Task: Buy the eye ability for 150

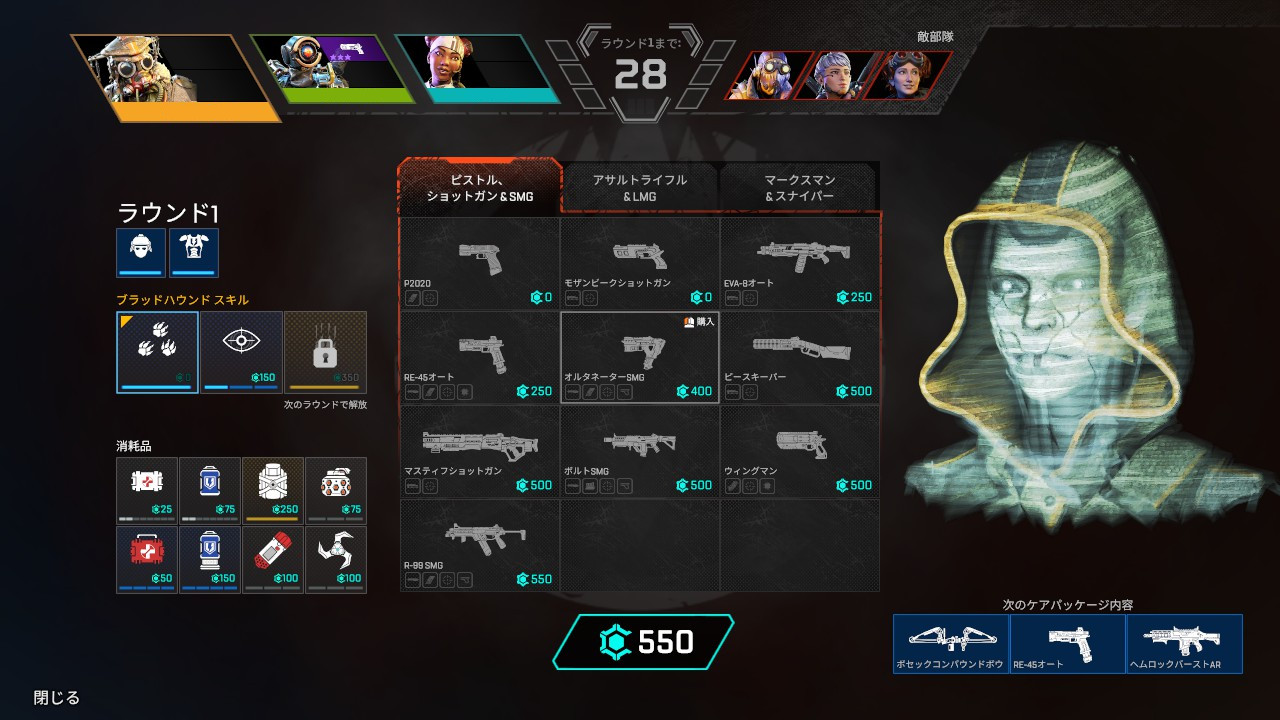Action: click(241, 351)
